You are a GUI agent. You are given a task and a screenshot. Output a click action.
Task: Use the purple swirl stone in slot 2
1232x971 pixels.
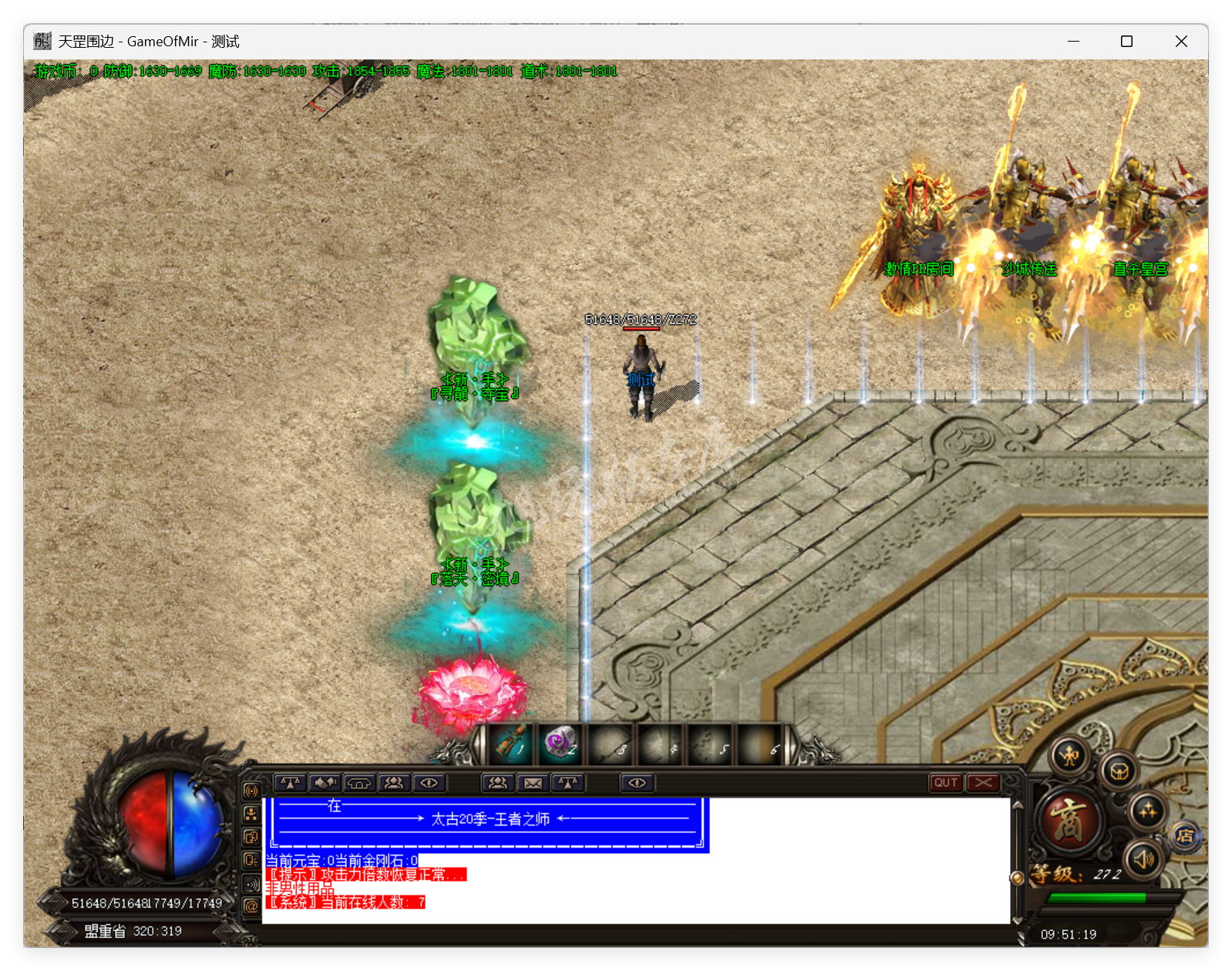[x=560, y=744]
